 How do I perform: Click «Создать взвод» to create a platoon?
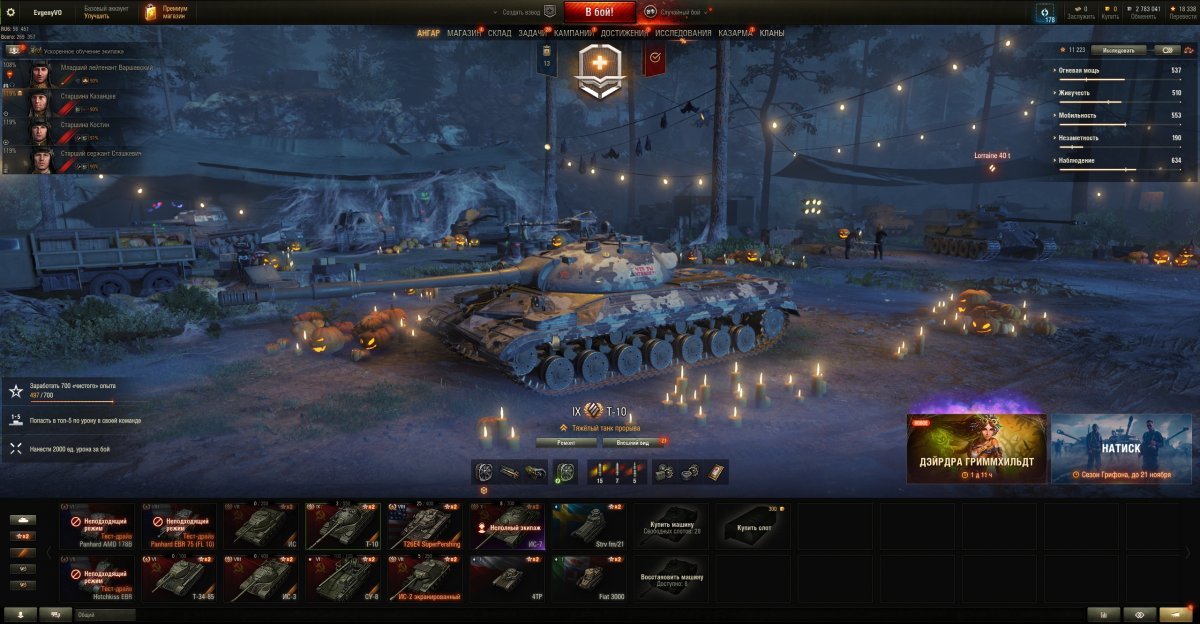point(520,12)
